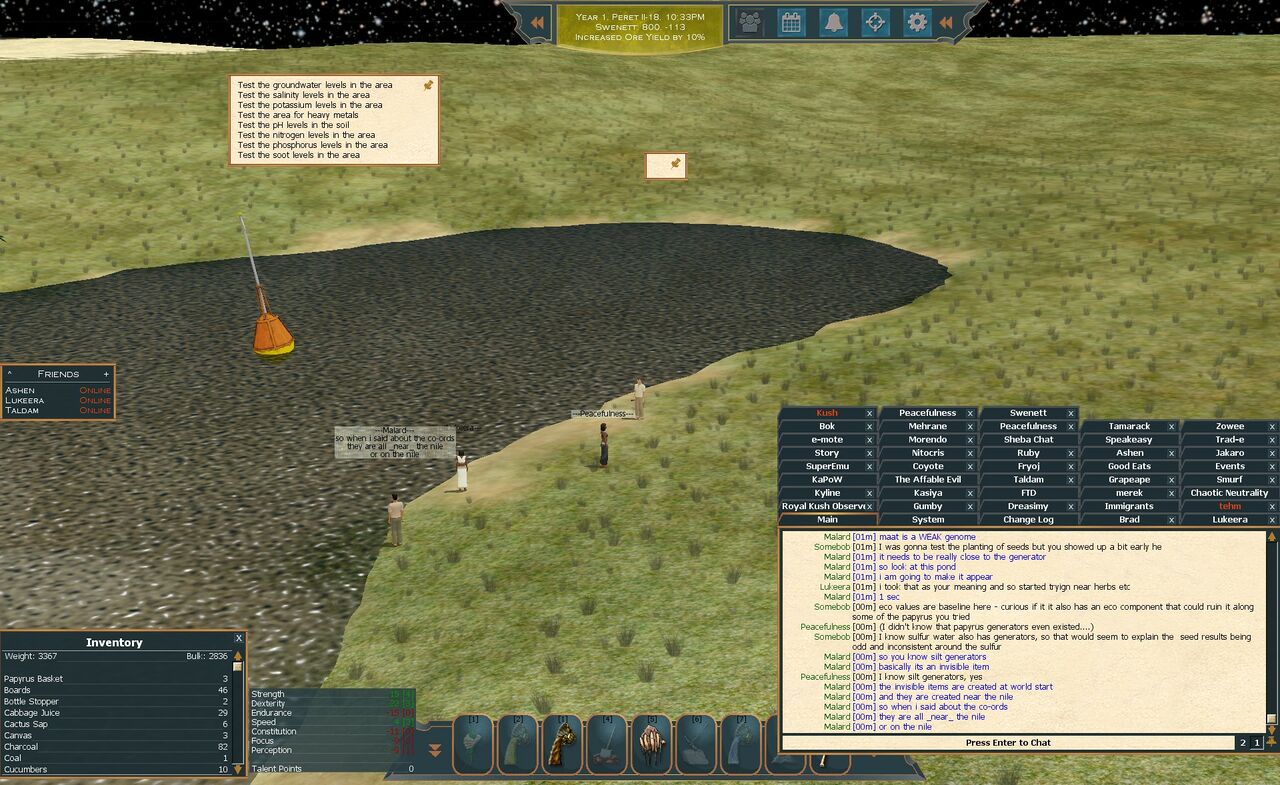Unpin the soil test list panel
1280x785 pixels.
(428, 86)
